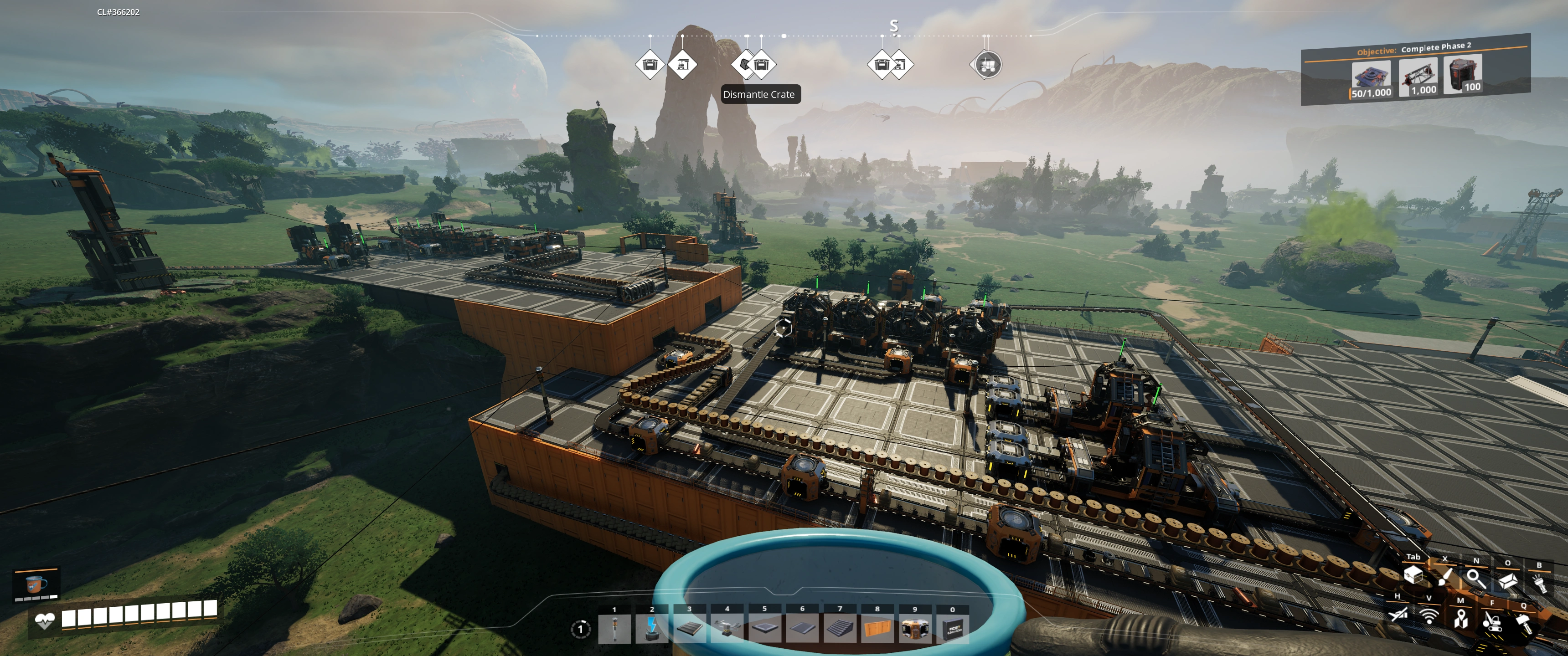1568x656 pixels.
Task: Activate the paintbrush customizer icon
Action: tap(1445, 576)
